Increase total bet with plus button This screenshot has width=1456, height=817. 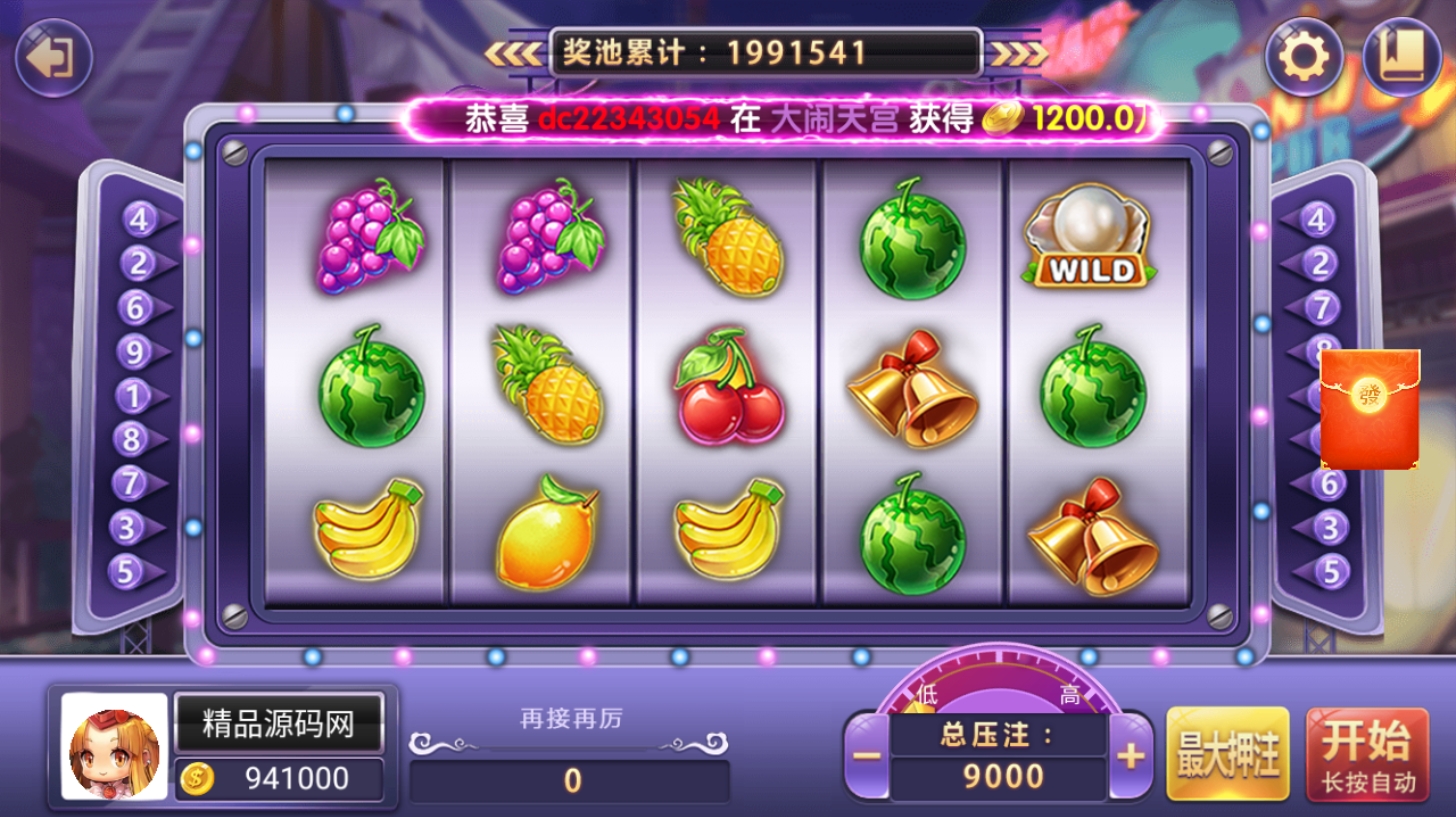pos(1130,756)
